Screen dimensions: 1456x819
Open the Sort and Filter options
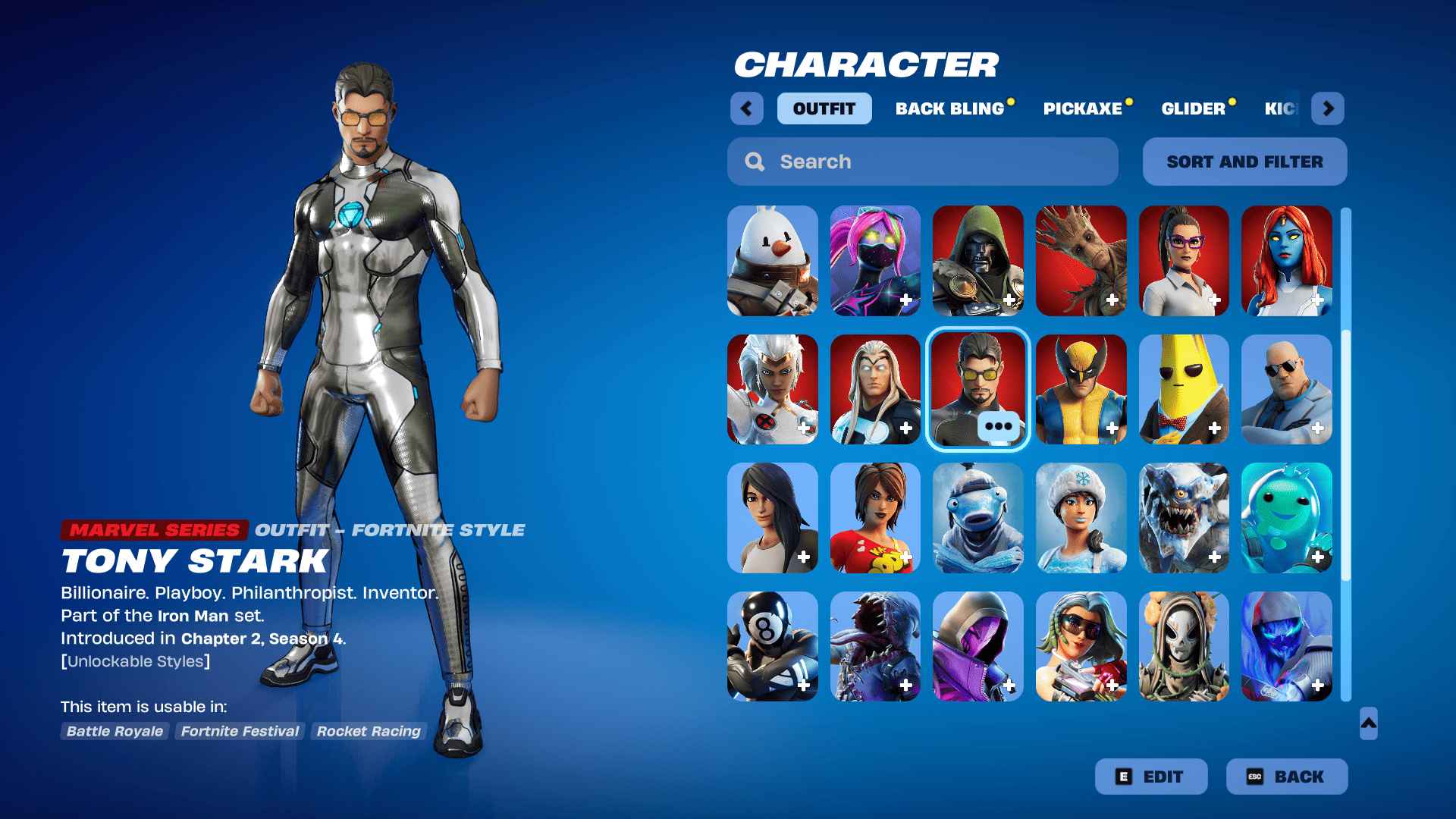click(1244, 162)
